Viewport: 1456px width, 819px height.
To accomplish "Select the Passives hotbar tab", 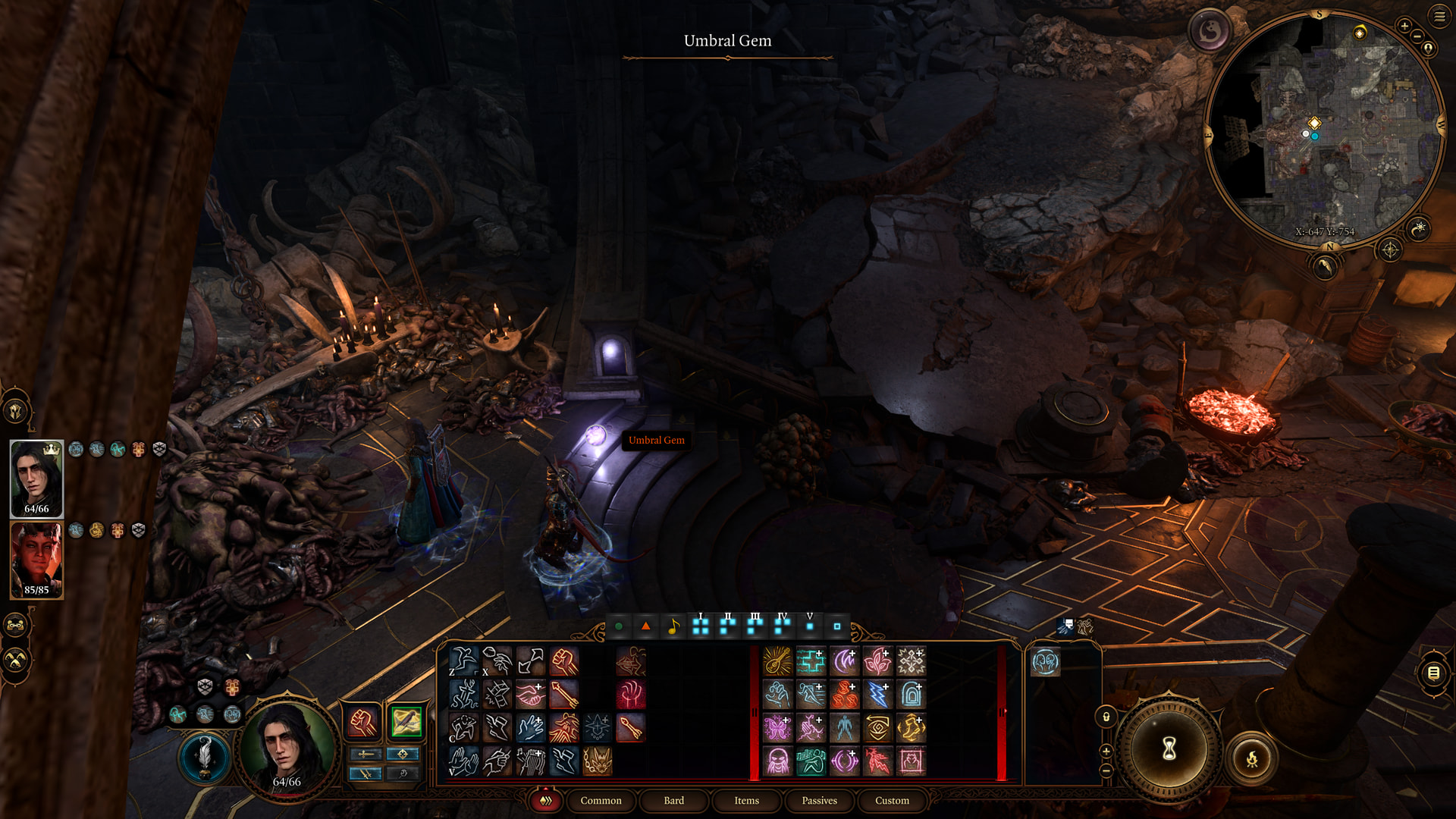I will coord(819,801).
